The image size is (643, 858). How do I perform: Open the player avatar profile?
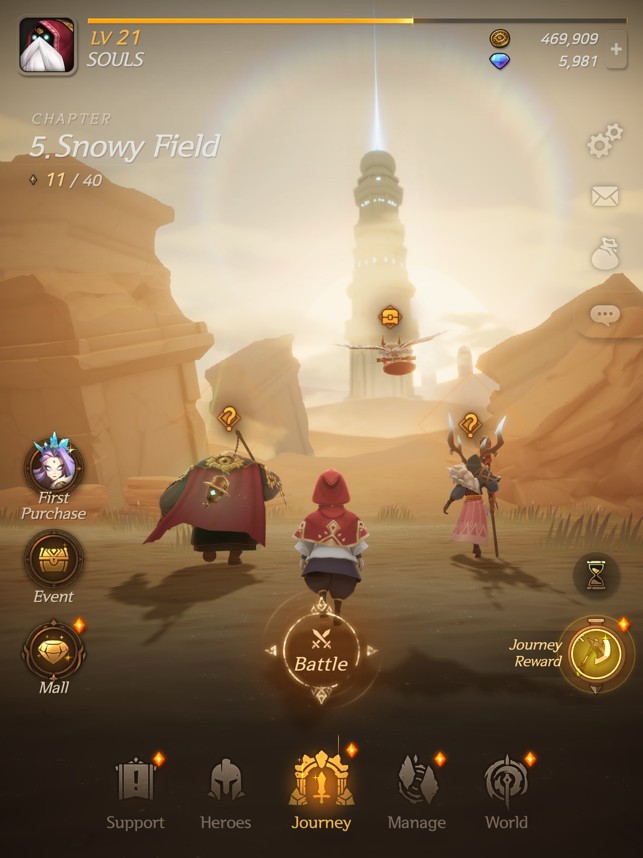[x=47, y=46]
